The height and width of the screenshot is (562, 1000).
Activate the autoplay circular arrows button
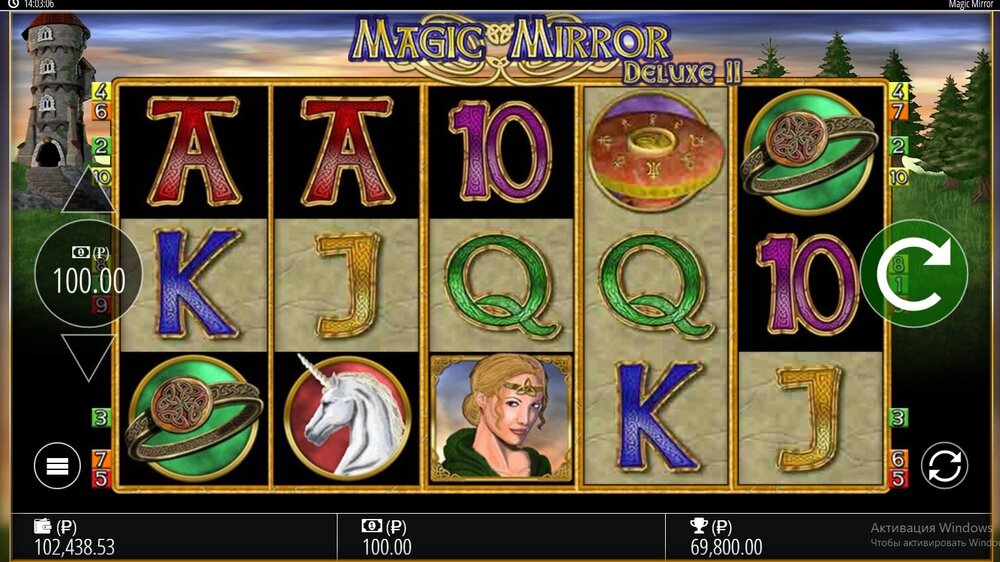coord(945,466)
